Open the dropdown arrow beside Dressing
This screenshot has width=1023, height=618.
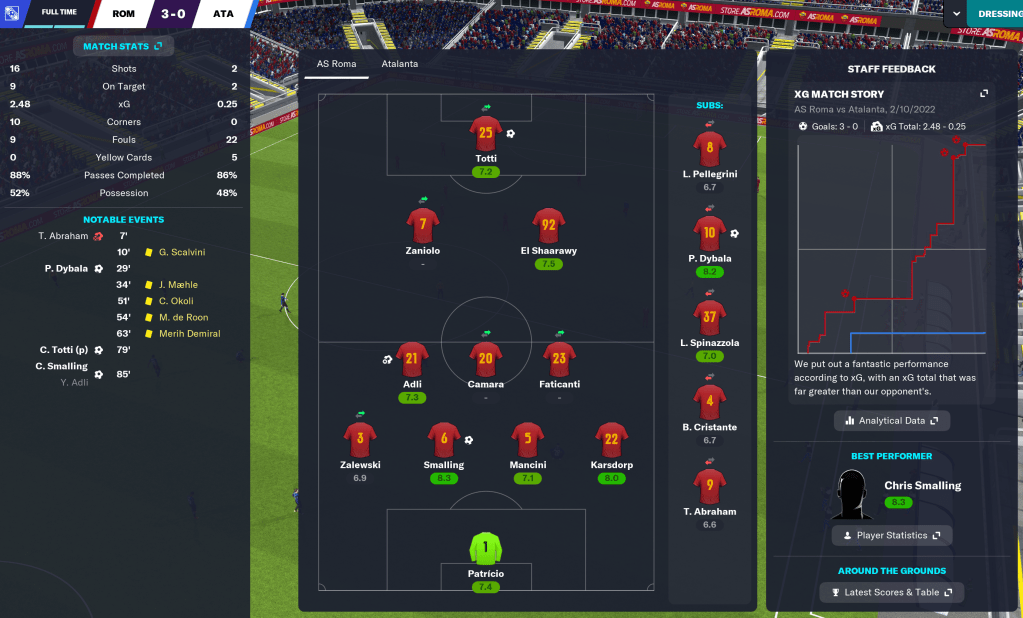click(957, 14)
